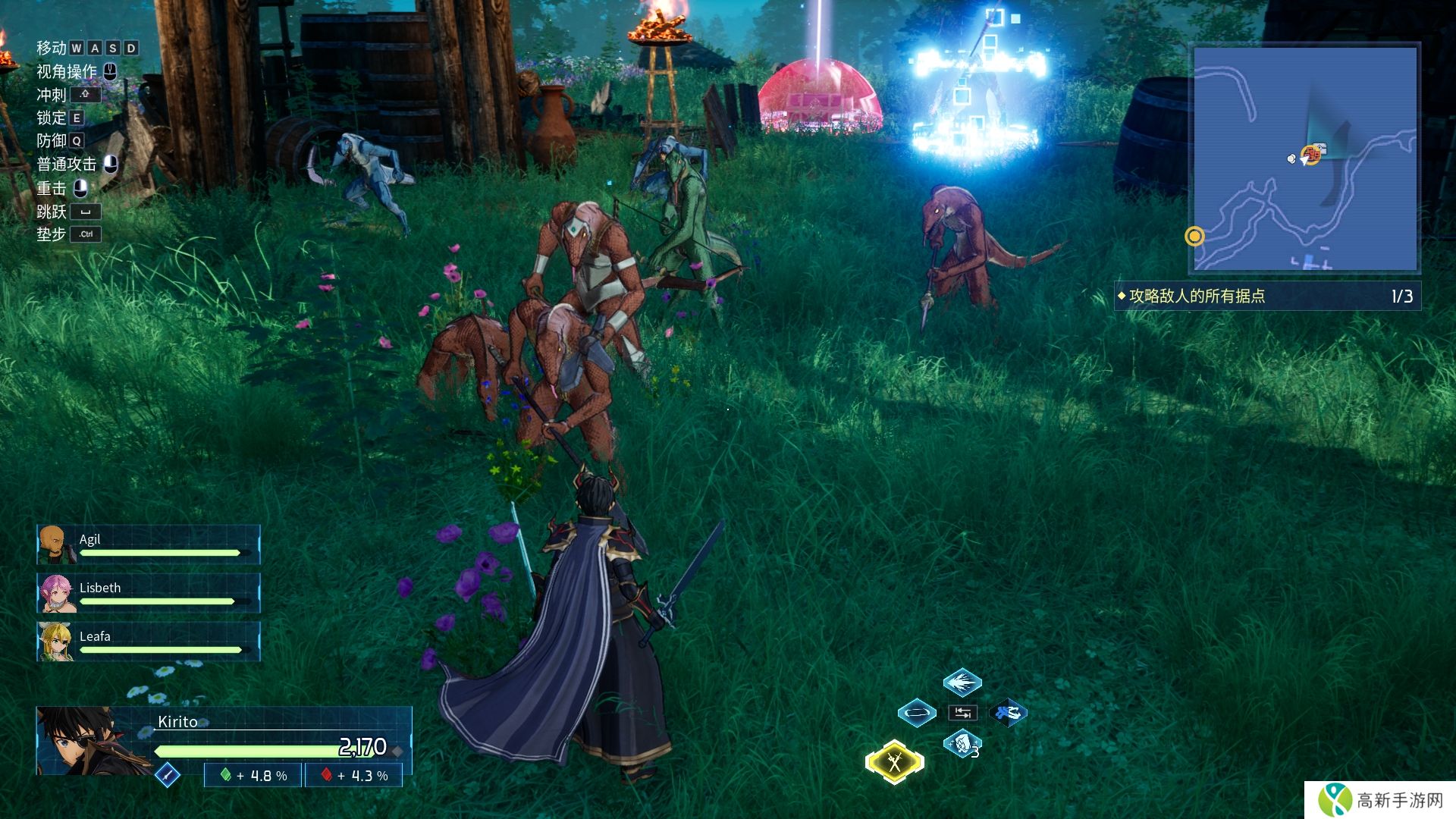Activate the top burst slash skill
This screenshot has width=1456, height=819.
(962, 682)
